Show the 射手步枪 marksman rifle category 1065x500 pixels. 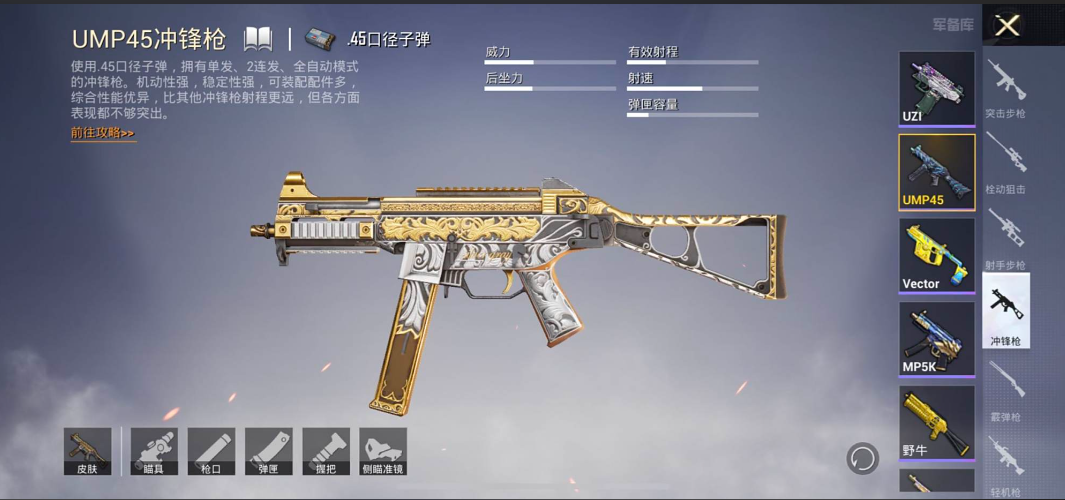pyautogui.click(x=1005, y=239)
